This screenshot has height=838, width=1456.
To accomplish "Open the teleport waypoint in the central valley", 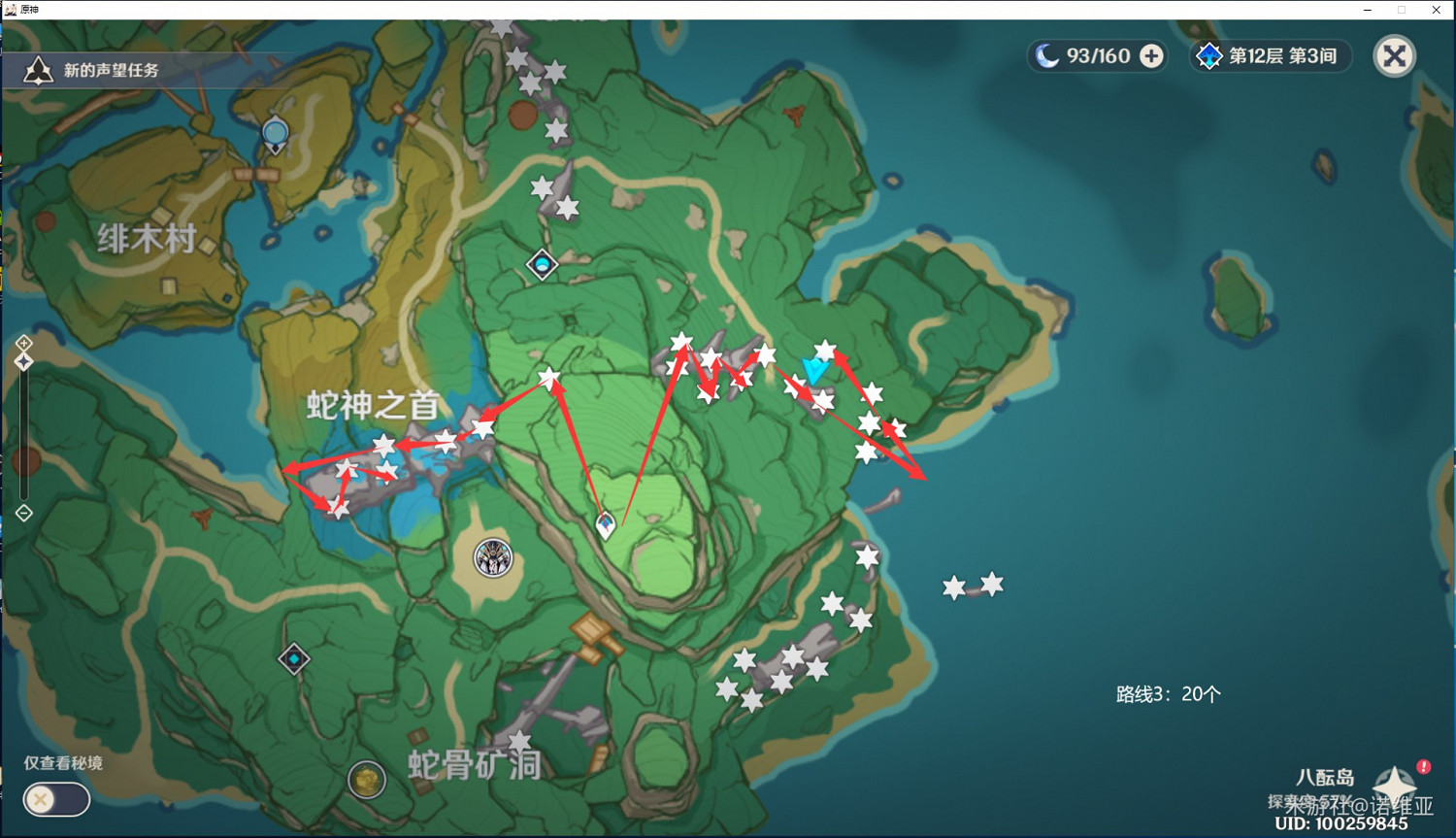I will (x=605, y=525).
